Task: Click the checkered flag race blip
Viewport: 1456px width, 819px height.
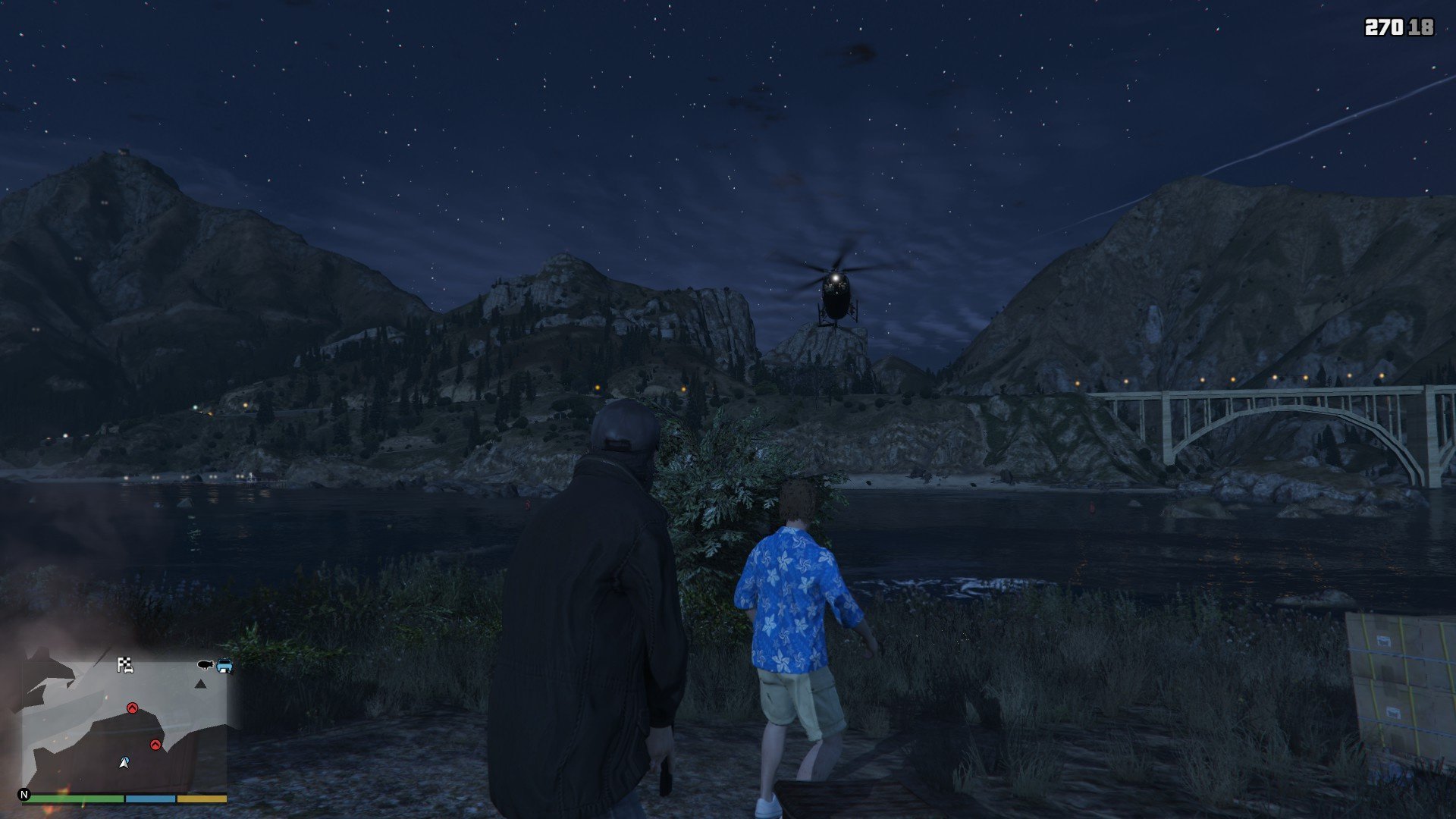Action: pyautogui.click(x=125, y=665)
